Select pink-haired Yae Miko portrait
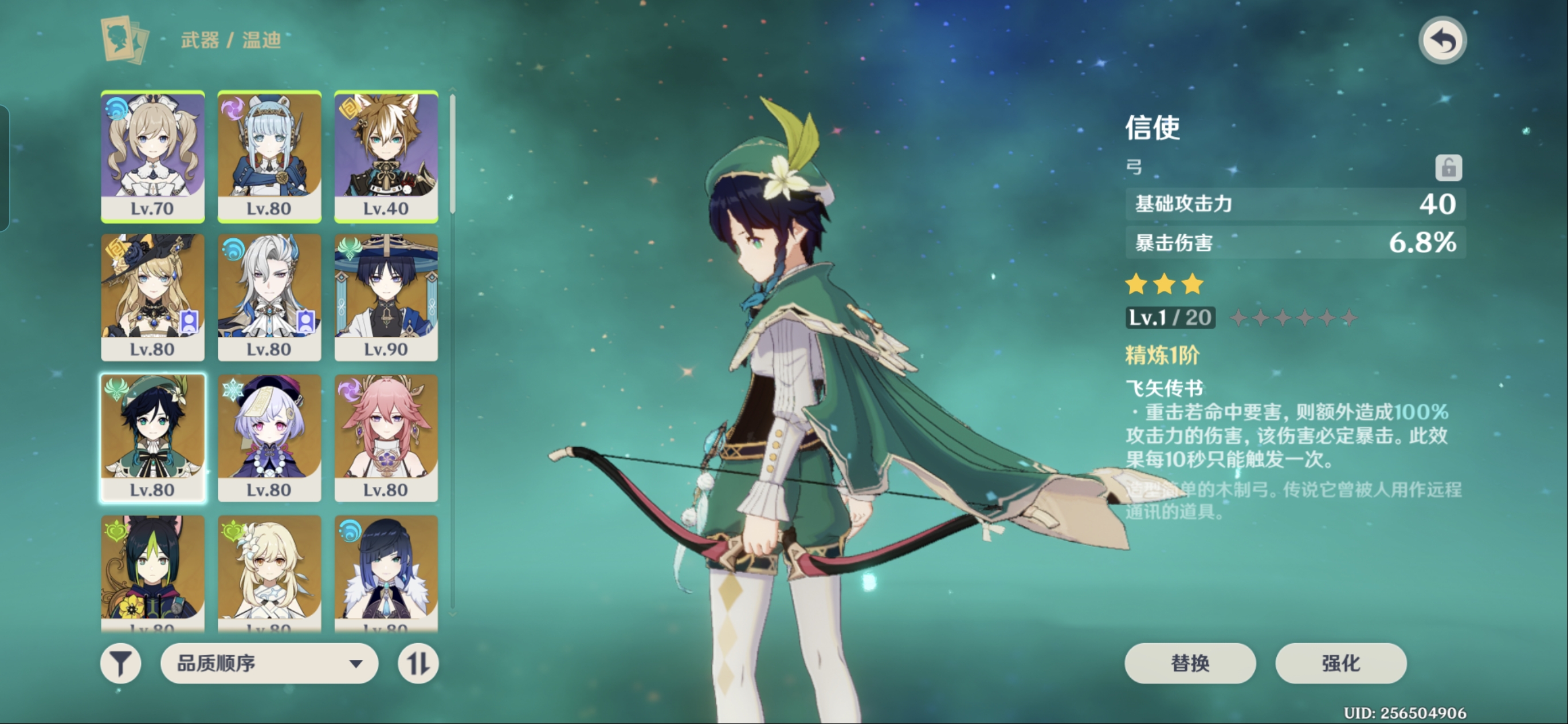Screen dimensions: 1568x724 [386, 438]
